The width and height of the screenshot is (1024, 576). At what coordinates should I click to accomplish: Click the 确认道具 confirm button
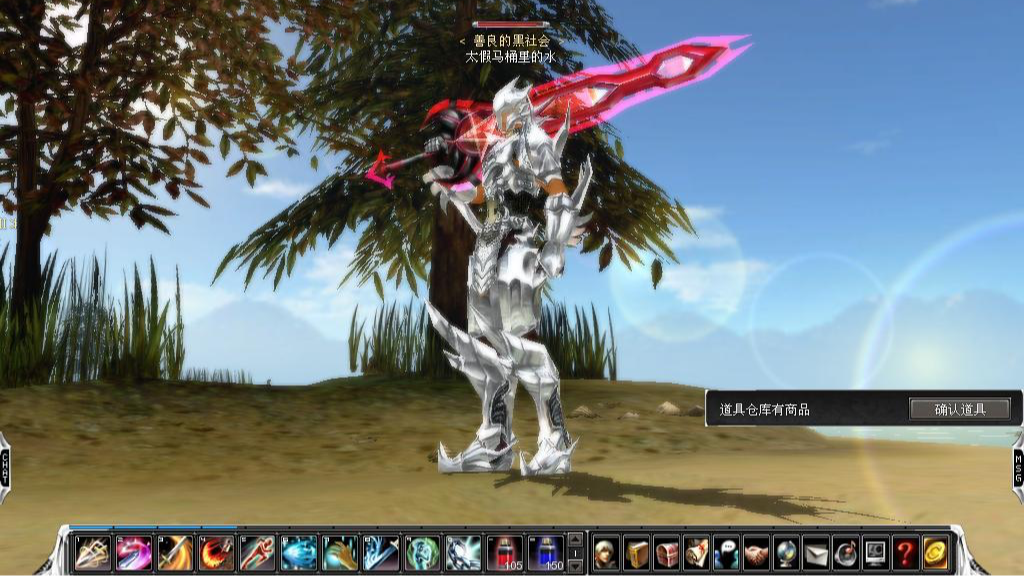point(959,409)
